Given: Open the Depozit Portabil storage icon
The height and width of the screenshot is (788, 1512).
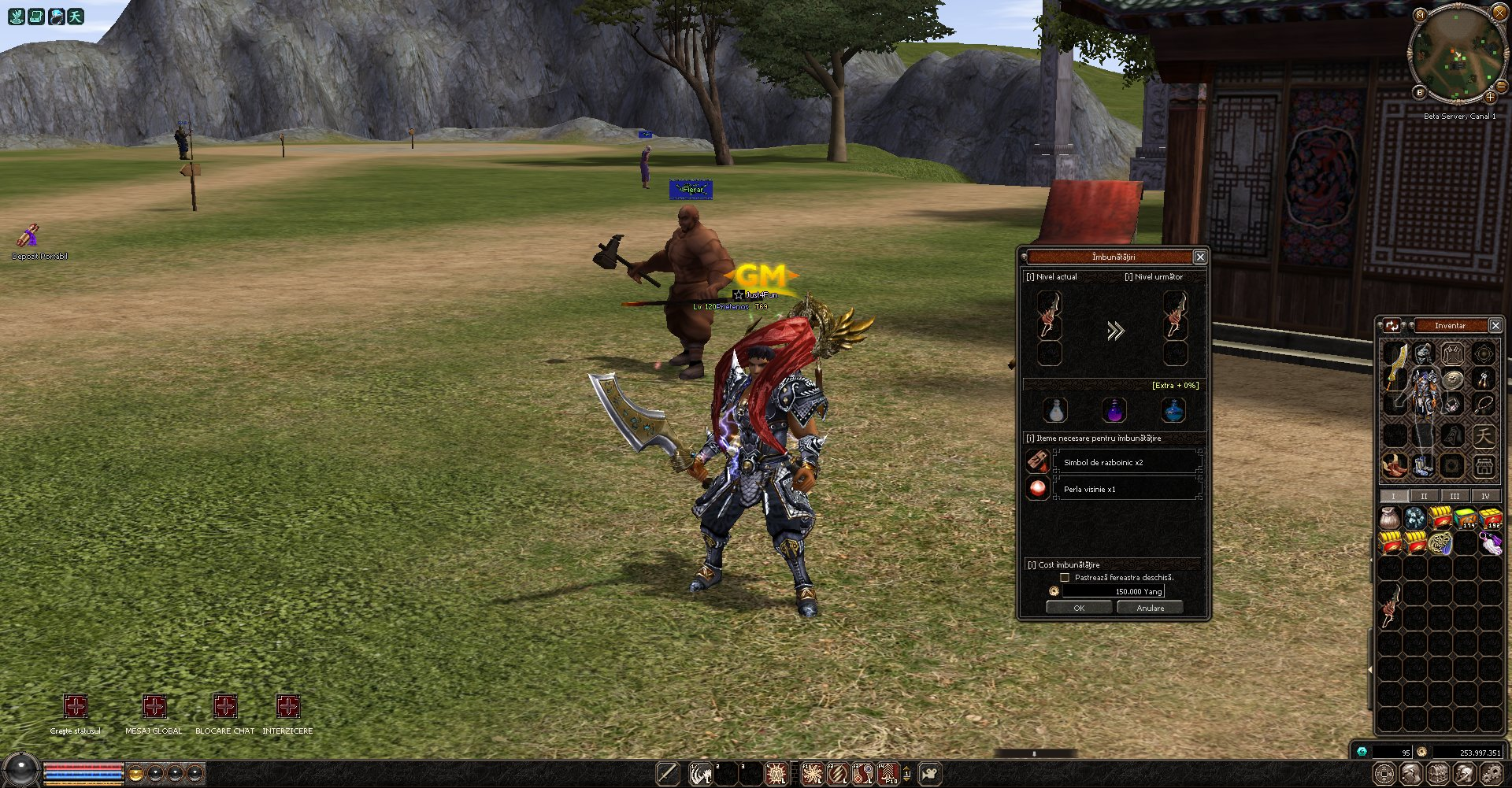Looking at the screenshot, I should tap(30, 236).
